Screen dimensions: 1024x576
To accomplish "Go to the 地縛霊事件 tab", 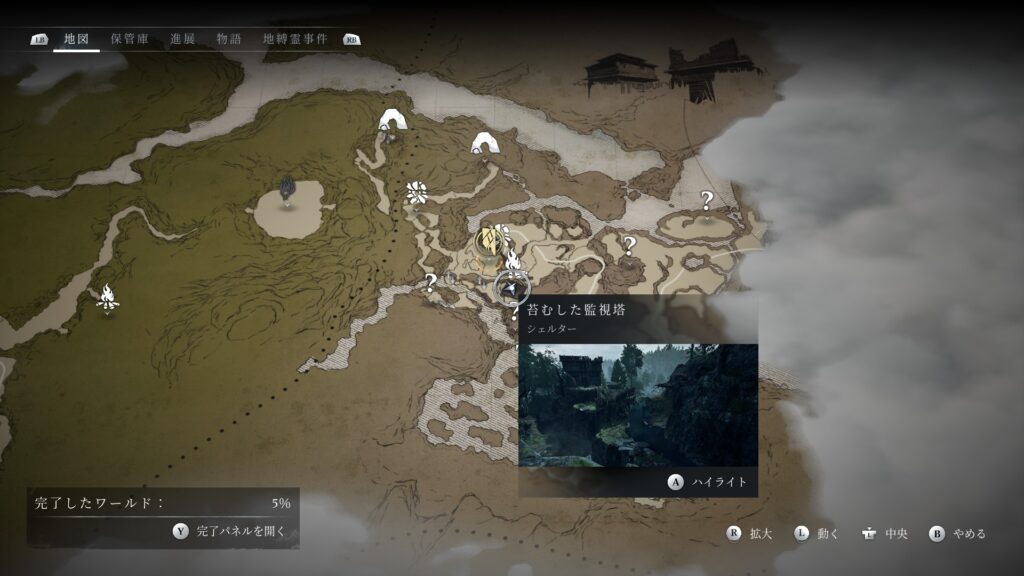I will 294,39.
